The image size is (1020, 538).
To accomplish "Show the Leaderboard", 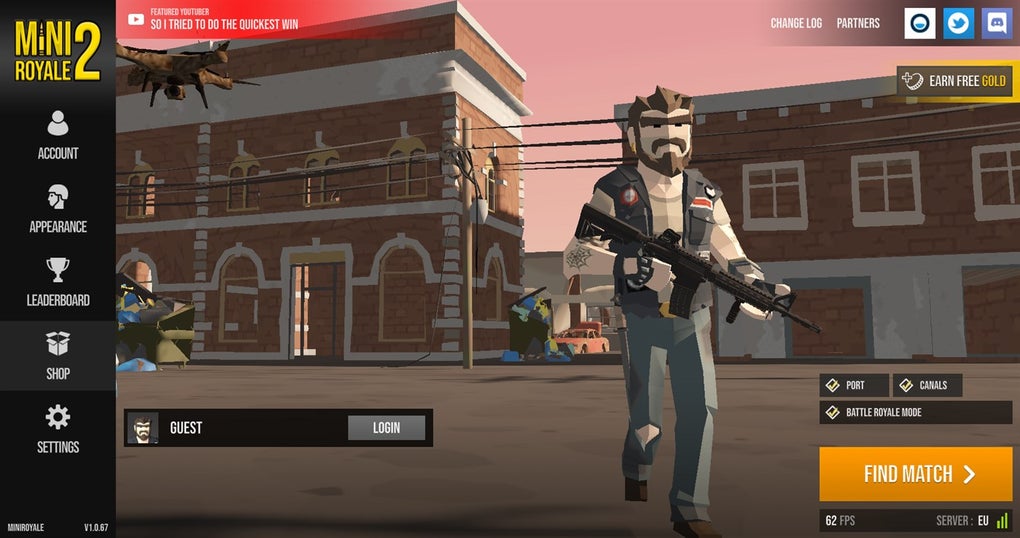I will (58, 282).
